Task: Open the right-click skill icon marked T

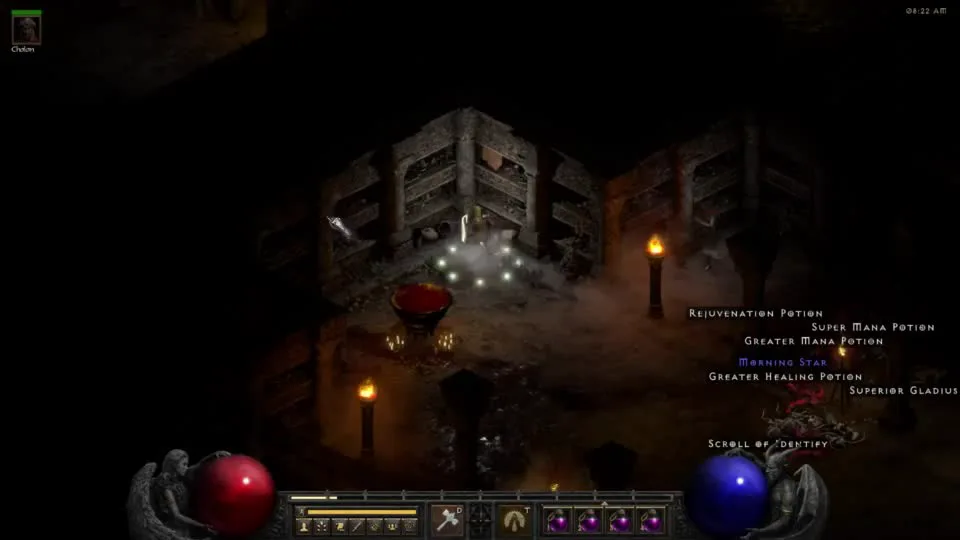Action: (x=516, y=520)
